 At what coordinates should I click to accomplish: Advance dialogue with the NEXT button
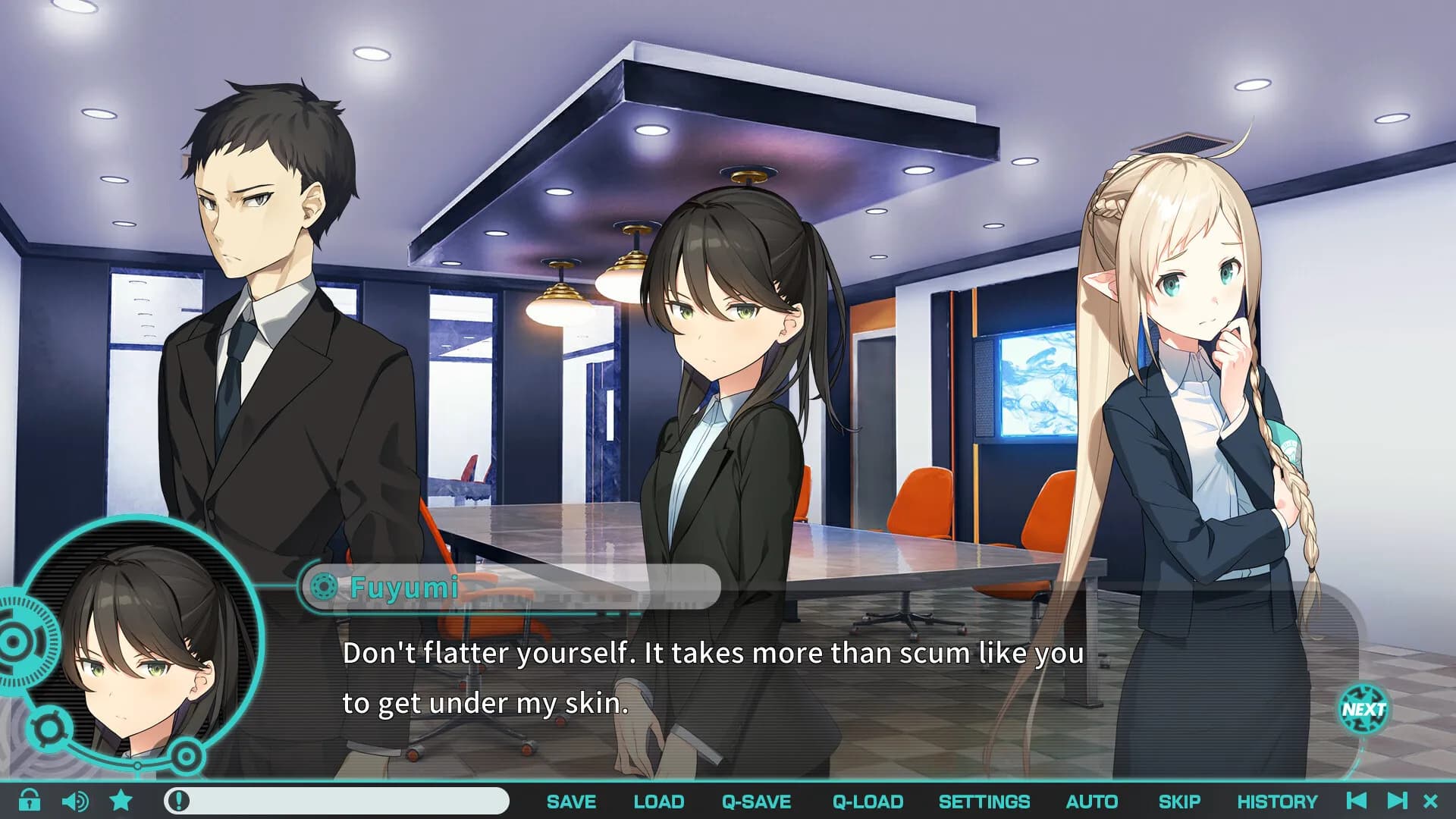1363,710
